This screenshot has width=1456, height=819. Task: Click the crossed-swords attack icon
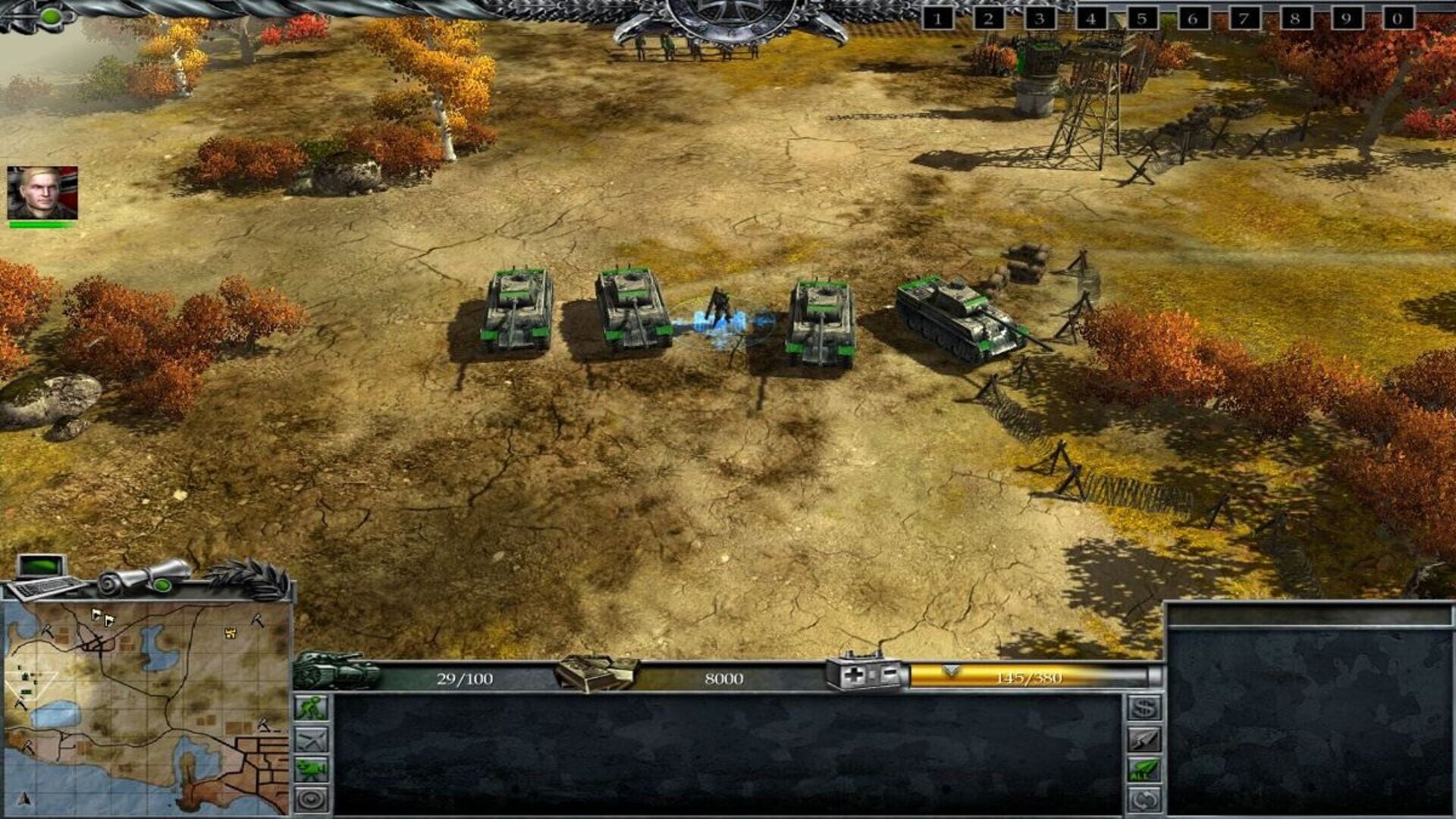point(311,739)
